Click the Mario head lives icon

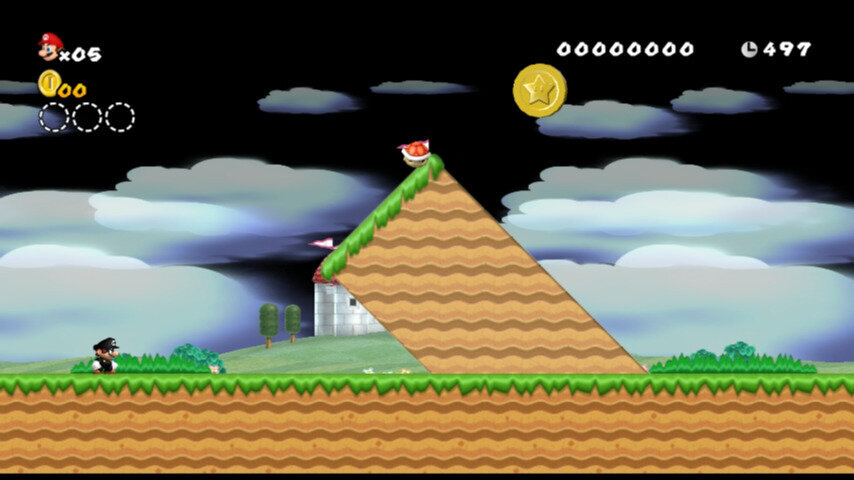click(x=49, y=46)
